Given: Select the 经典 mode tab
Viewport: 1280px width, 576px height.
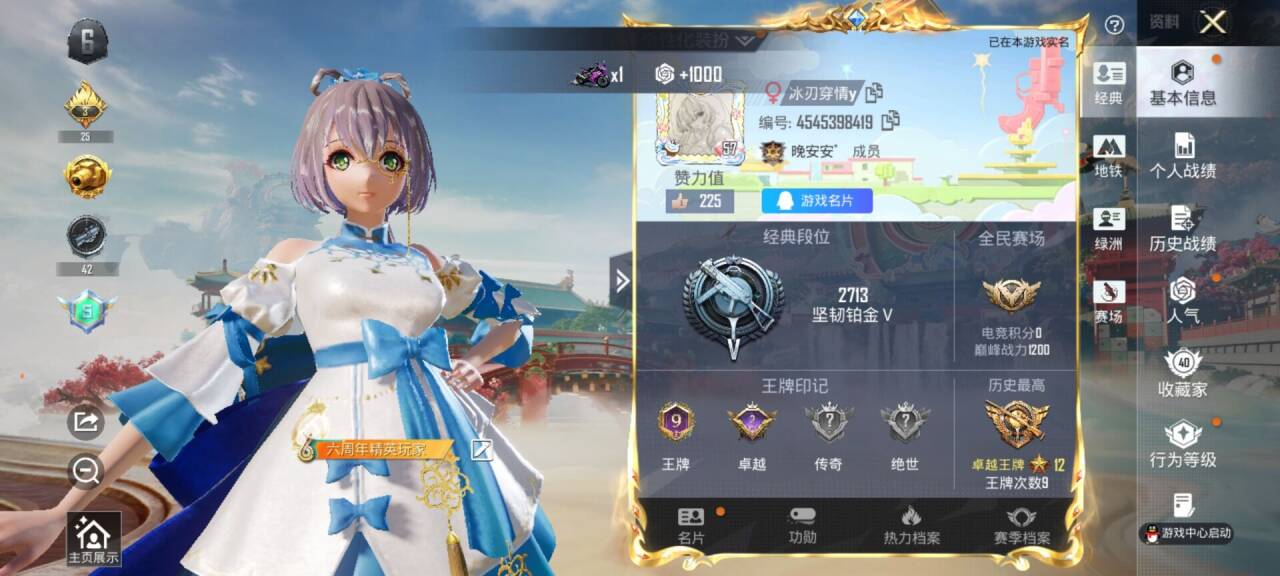Looking at the screenshot, I should point(1108,84).
